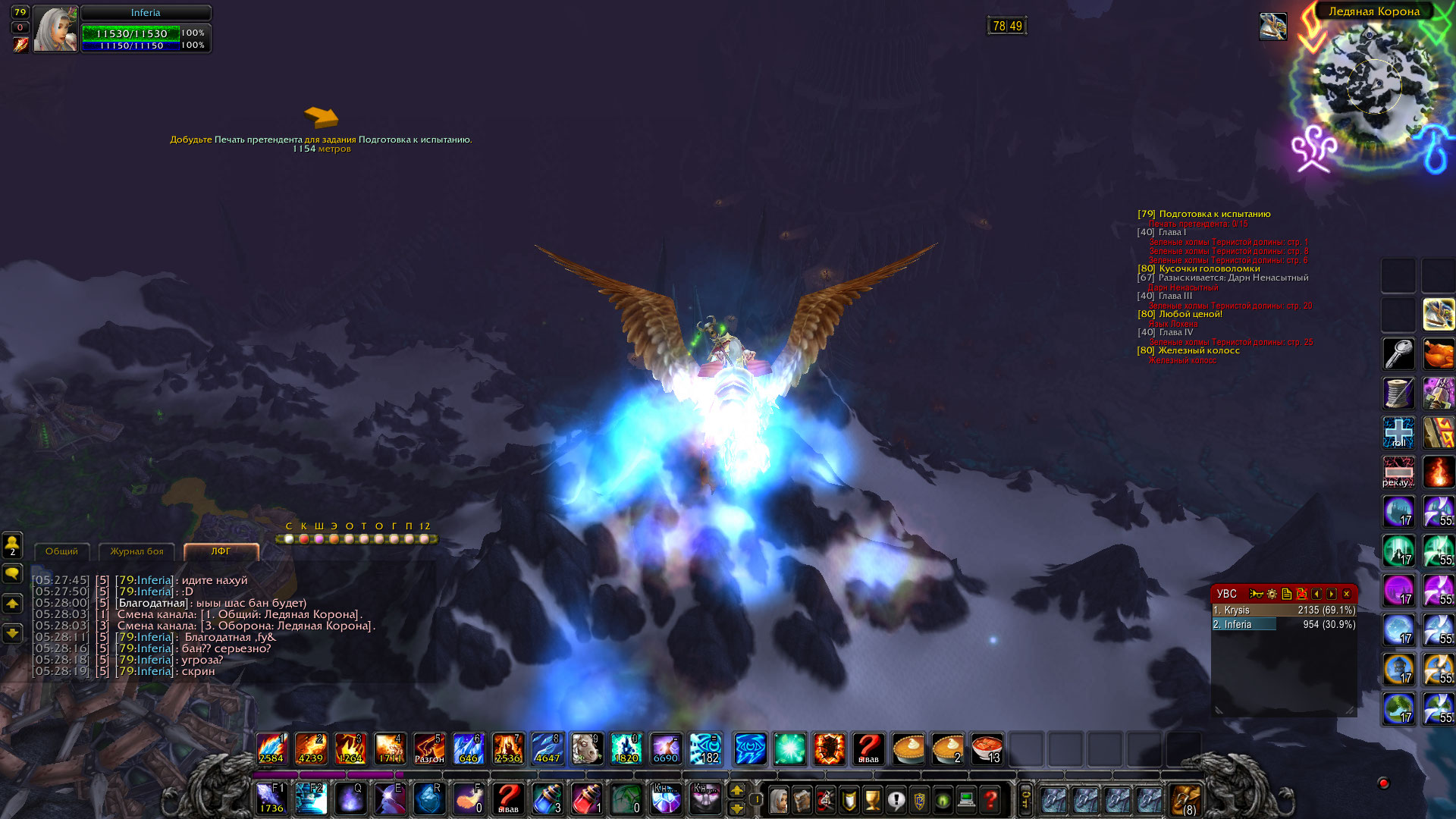
Task: Select the Inferia character portrait
Action: [55, 30]
